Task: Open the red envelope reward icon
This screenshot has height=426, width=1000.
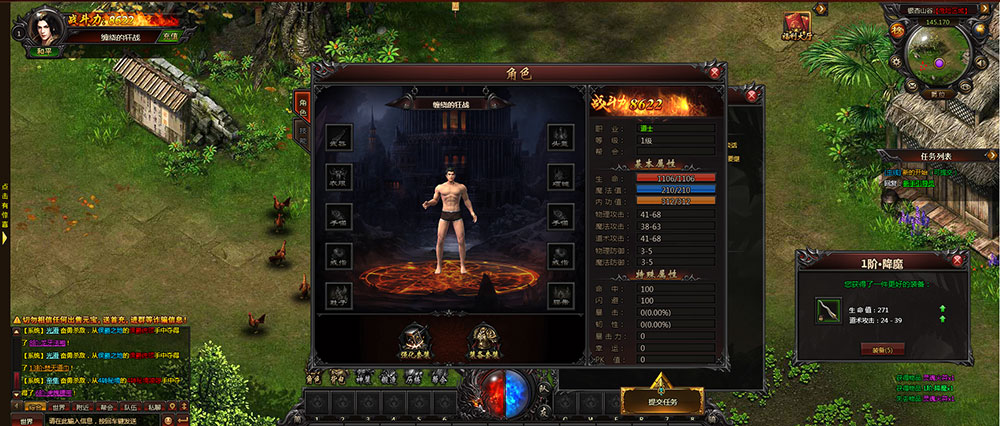Action: click(x=797, y=24)
